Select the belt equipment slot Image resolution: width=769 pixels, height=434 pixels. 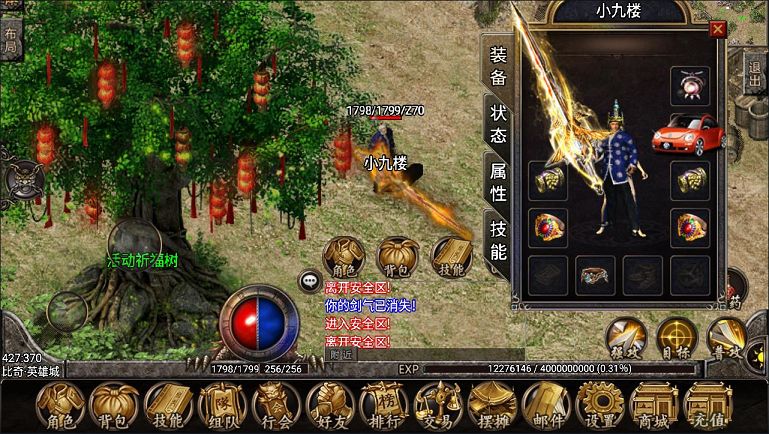pos(594,274)
